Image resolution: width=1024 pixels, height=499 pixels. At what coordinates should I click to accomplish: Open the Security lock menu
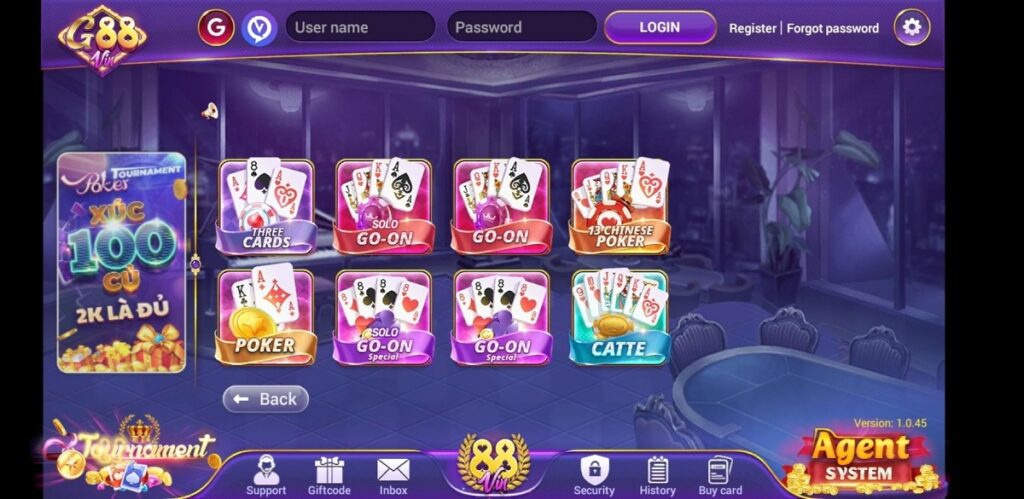tap(594, 474)
